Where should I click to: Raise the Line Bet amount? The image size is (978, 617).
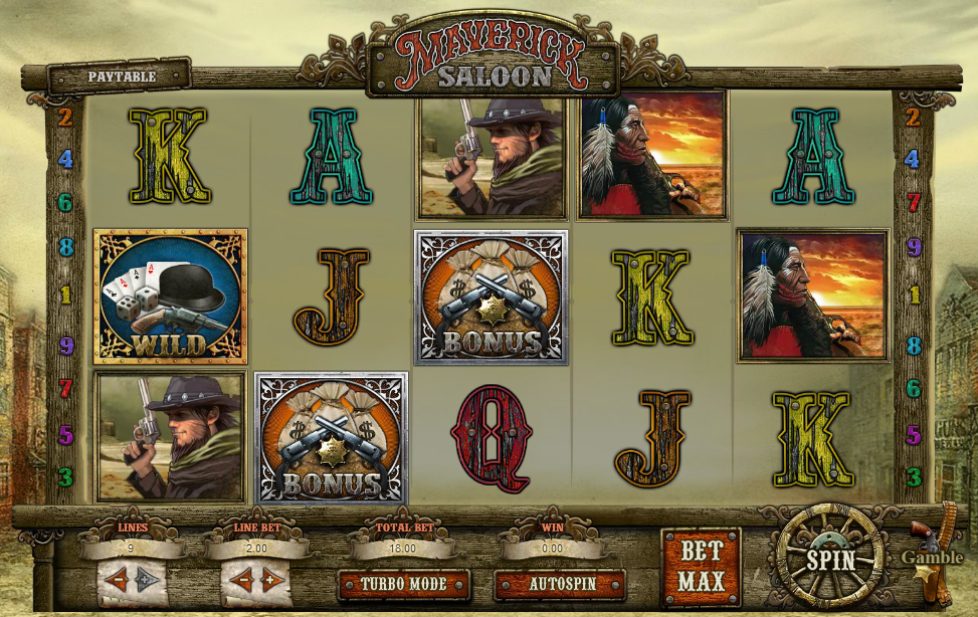(x=270, y=580)
